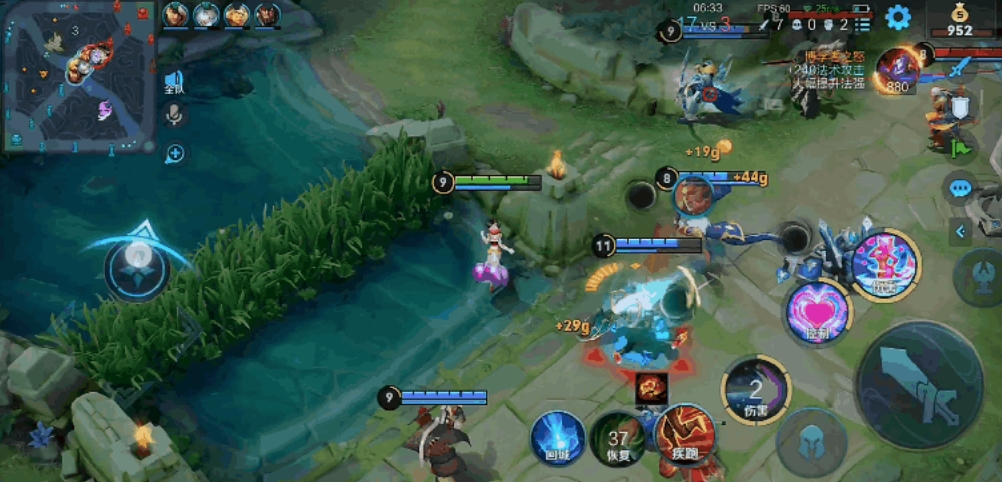
Task: Send the shield defend signal
Action: point(960,106)
